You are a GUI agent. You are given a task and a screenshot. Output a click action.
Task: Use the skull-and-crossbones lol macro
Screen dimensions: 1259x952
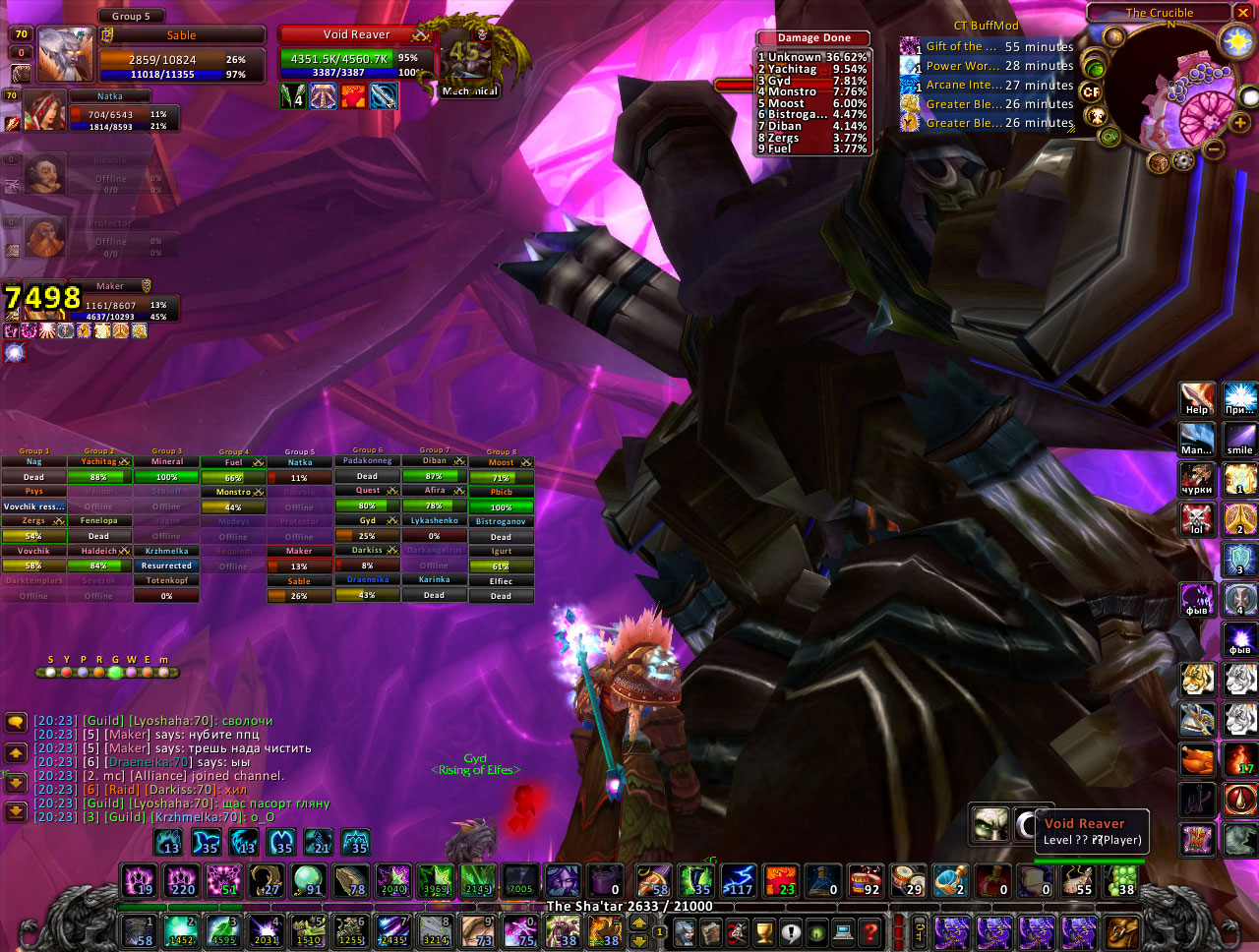click(1196, 518)
